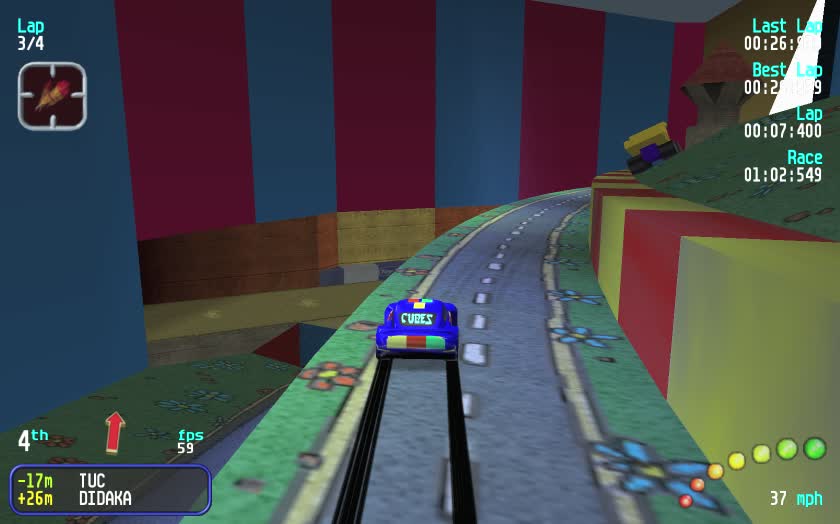Click the red direction arrow indicator

coord(114,431)
